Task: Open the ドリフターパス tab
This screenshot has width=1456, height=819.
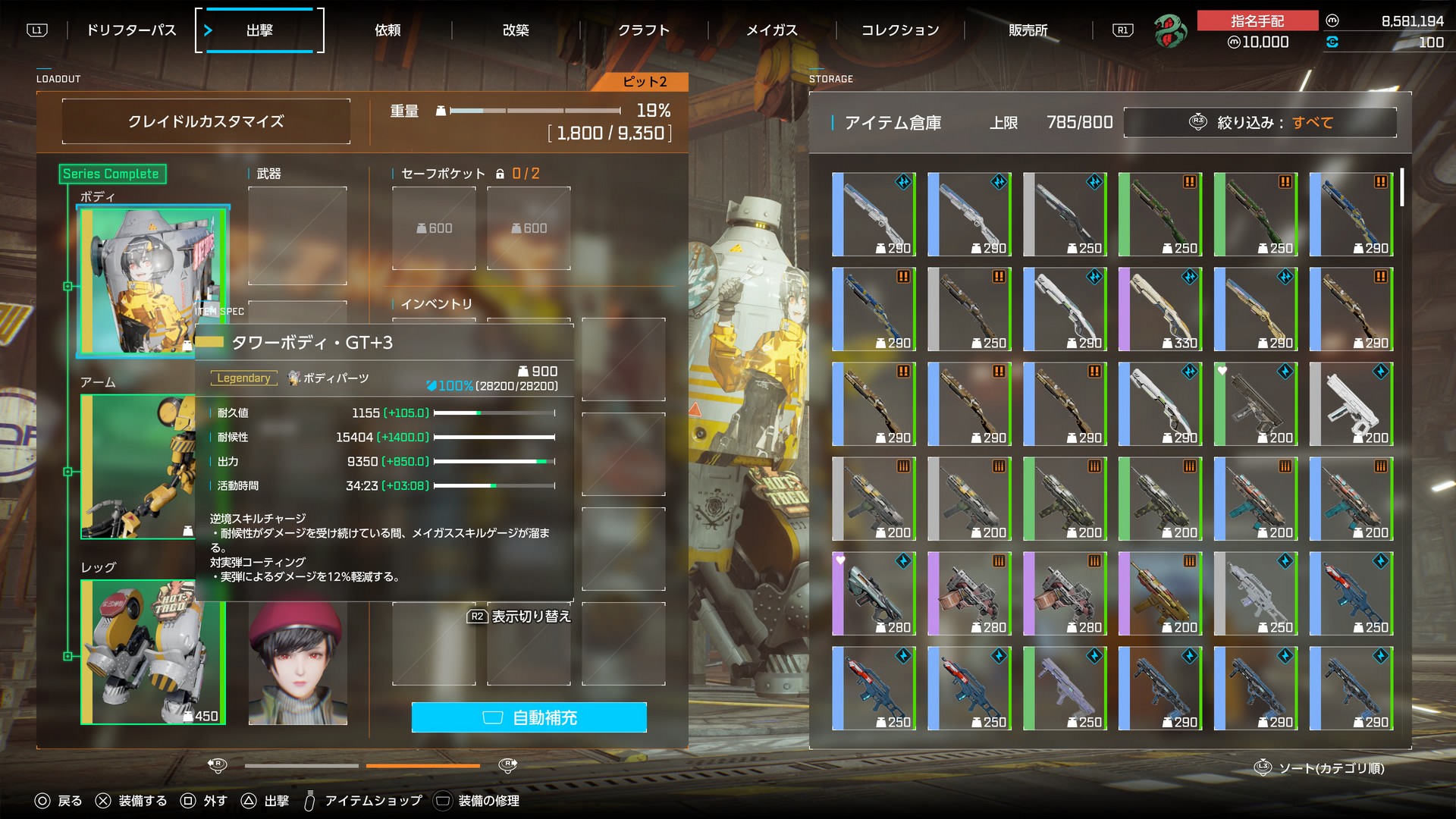Action: [x=130, y=30]
